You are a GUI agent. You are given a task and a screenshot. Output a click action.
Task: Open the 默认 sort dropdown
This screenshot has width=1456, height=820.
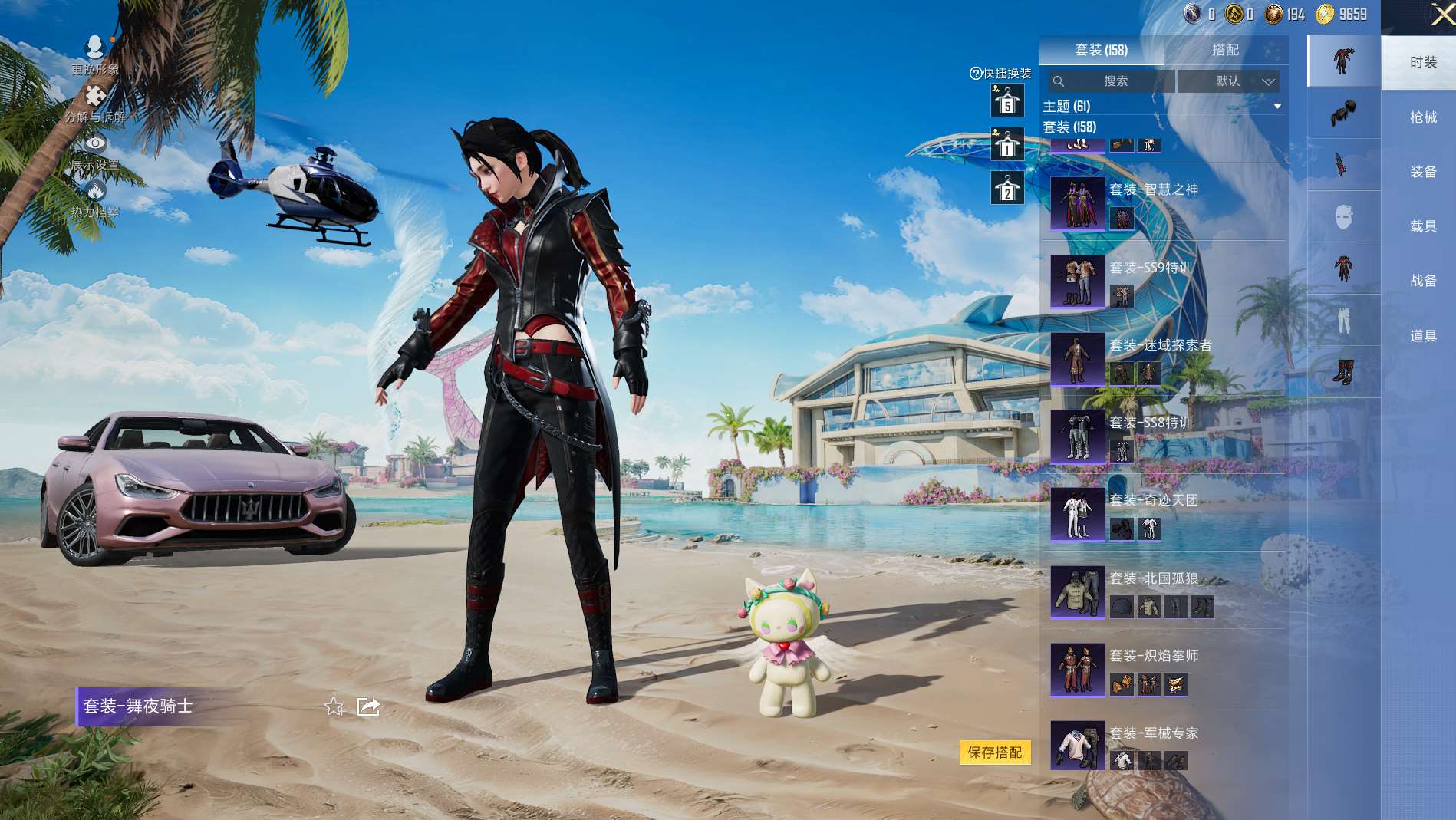pyautogui.click(x=1229, y=81)
